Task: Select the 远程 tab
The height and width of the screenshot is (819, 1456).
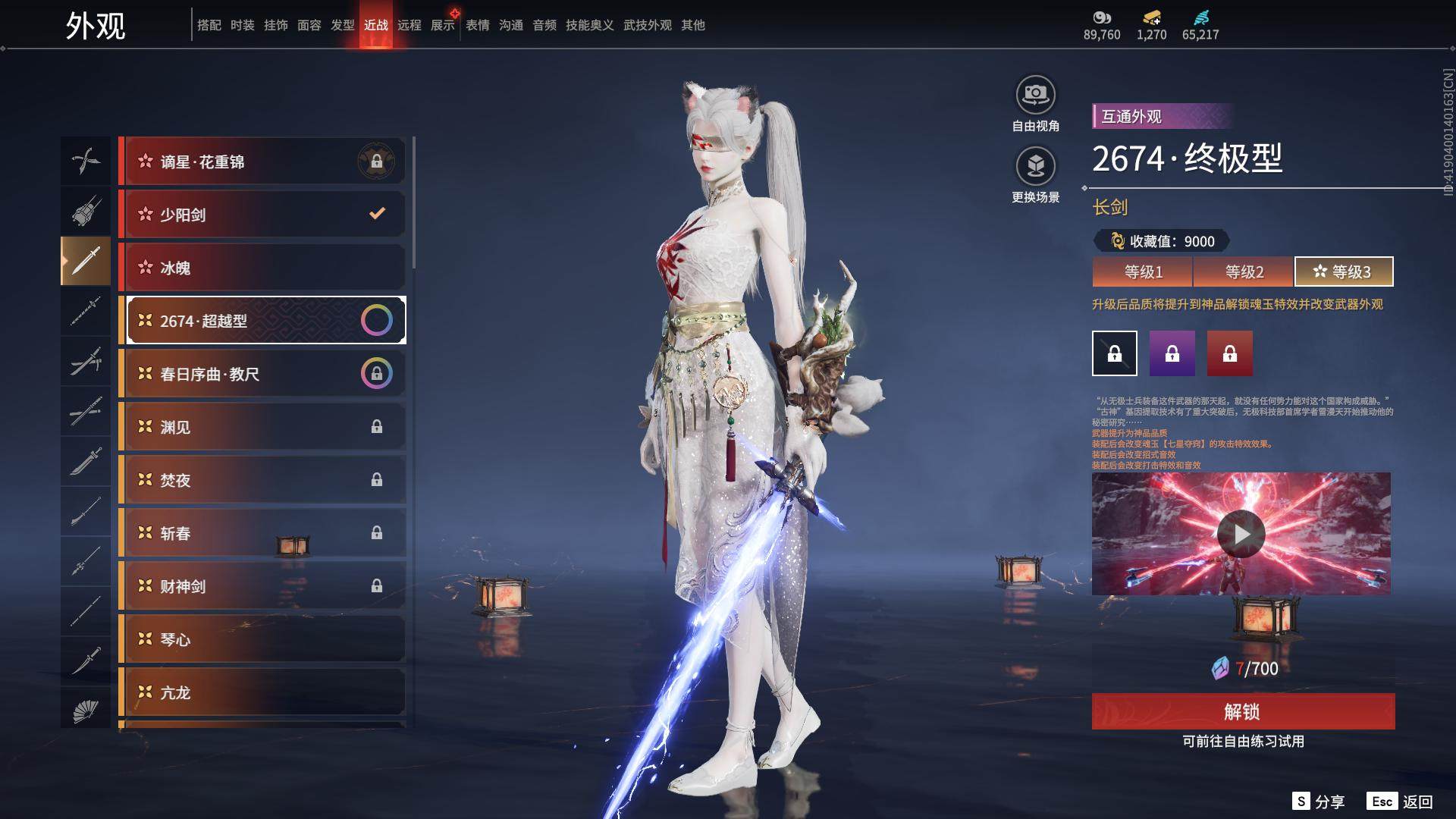Action: tap(409, 25)
